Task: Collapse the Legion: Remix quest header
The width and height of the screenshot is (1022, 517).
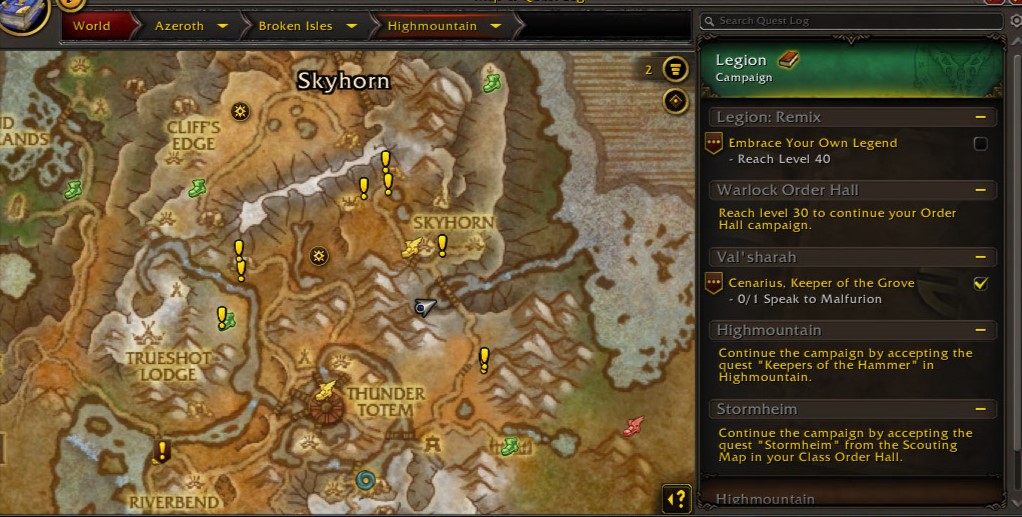Action: tap(982, 117)
